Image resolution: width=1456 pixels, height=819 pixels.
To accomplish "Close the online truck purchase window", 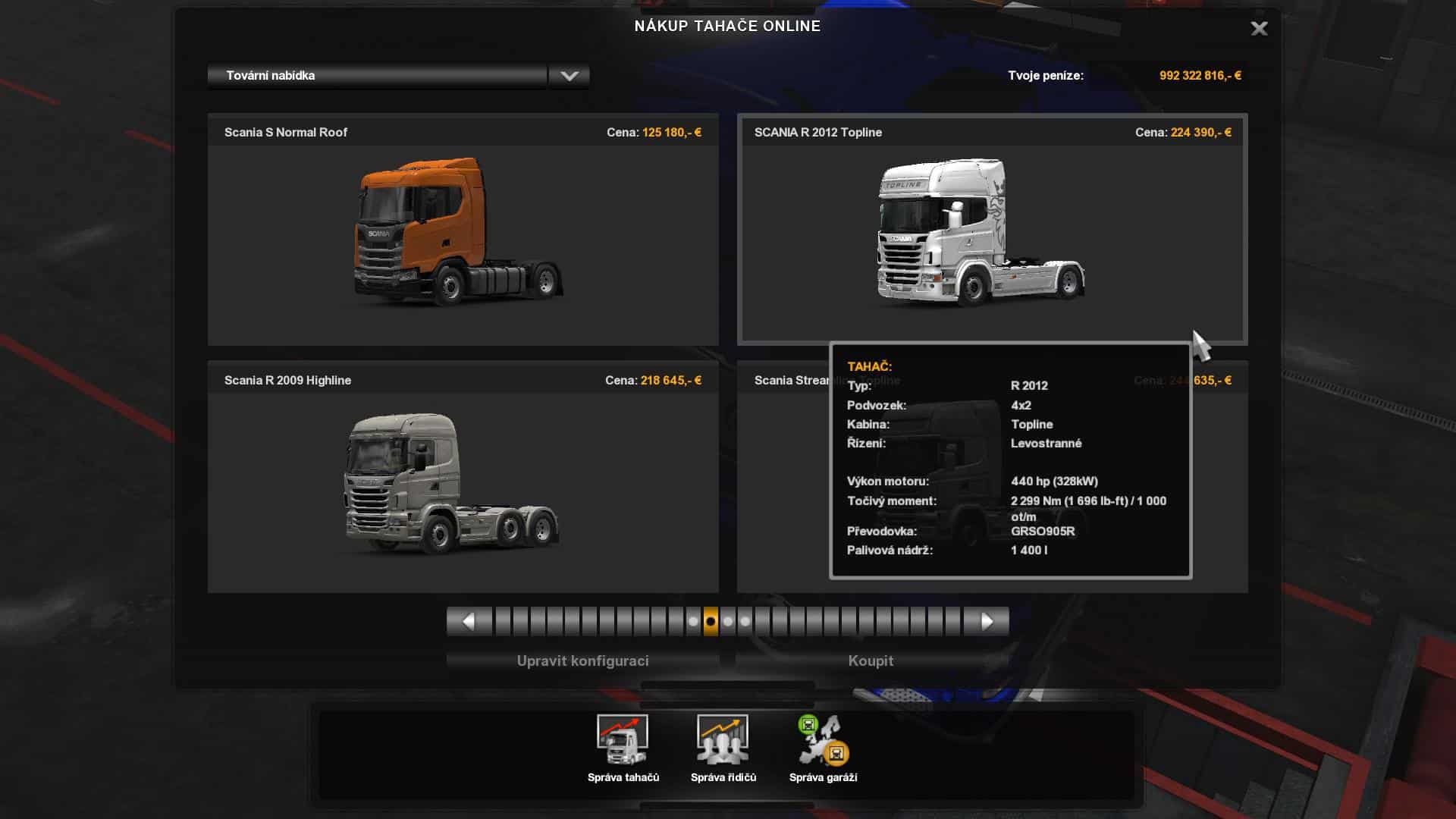I will 1259,29.
